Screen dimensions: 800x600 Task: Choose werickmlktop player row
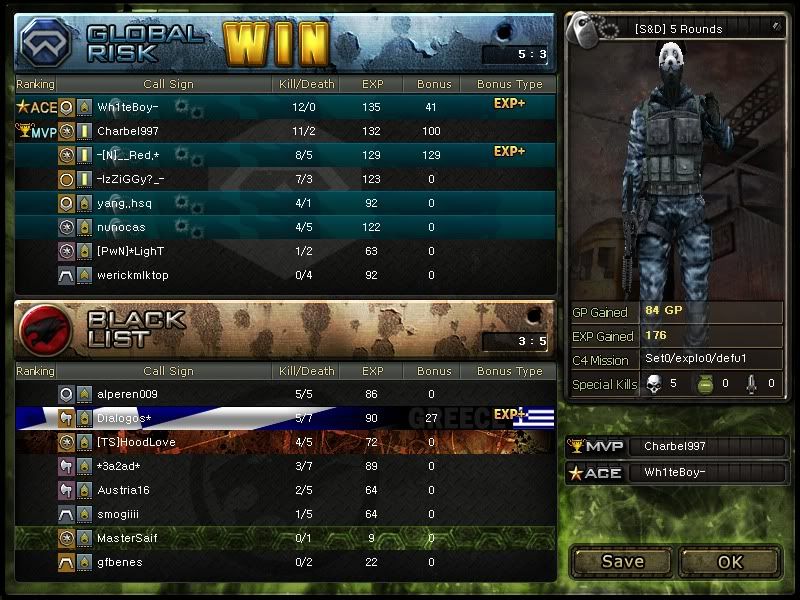pos(285,275)
